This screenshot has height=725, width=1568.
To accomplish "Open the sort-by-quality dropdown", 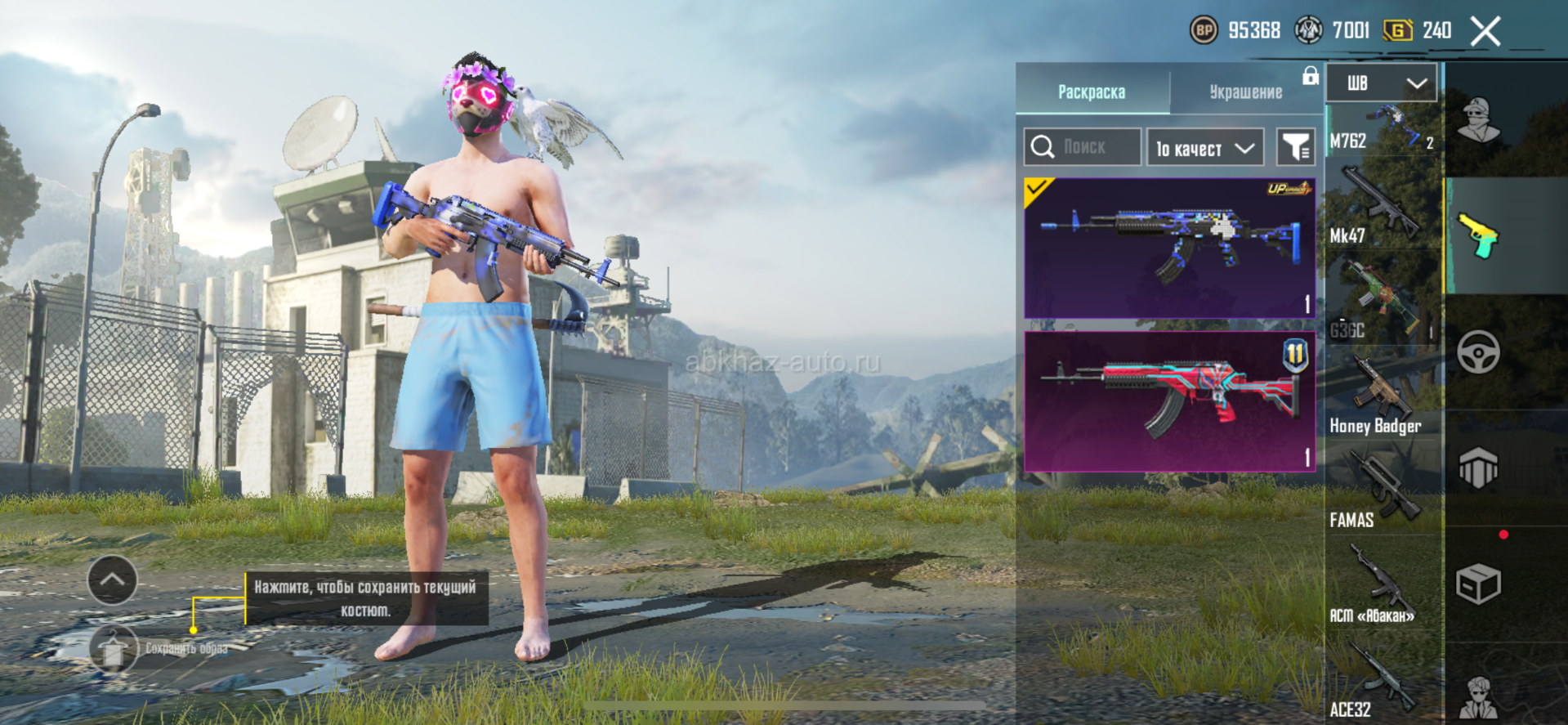I will point(1205,148).
